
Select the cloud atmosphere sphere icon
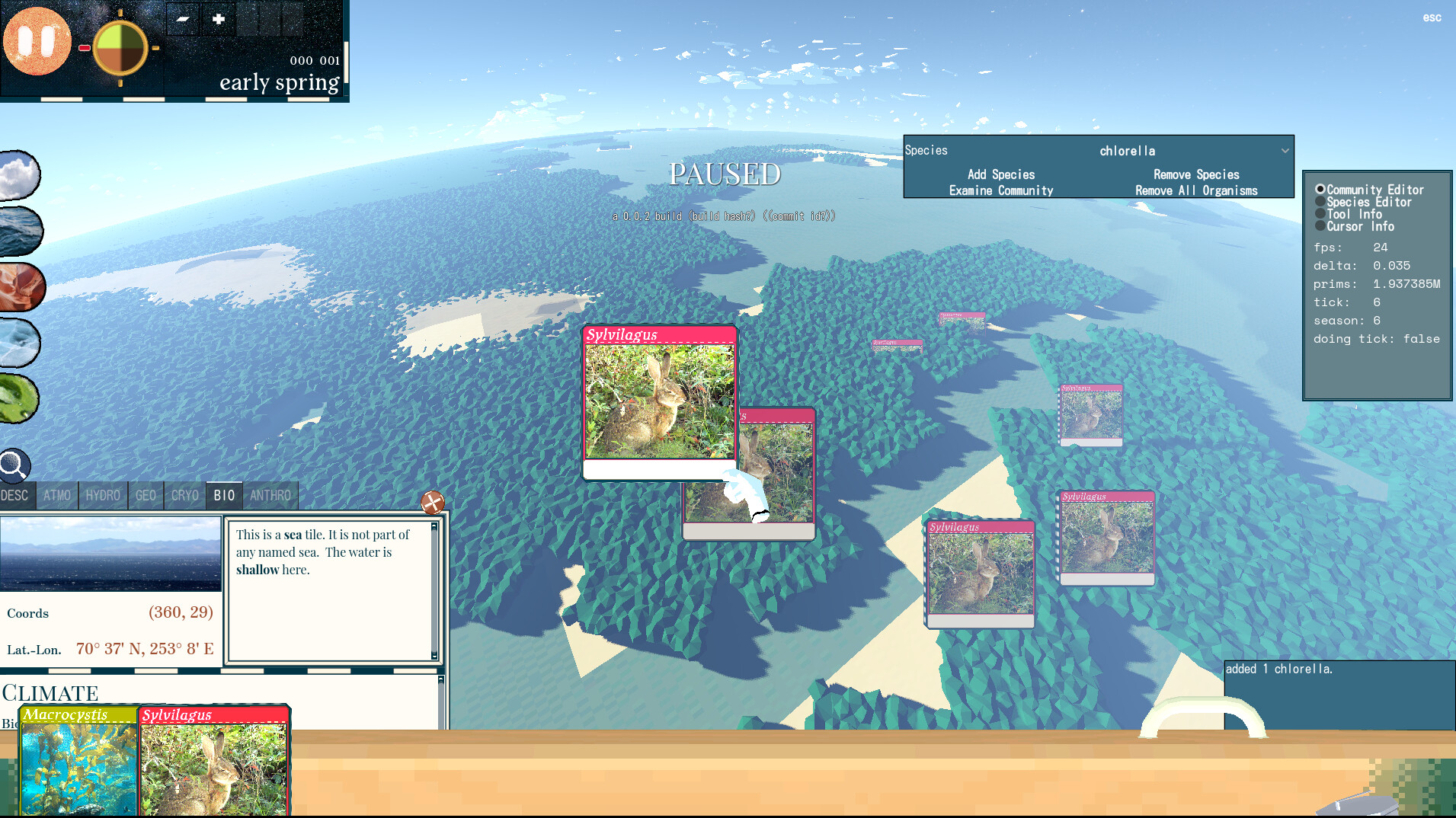(x=20, y=175)
